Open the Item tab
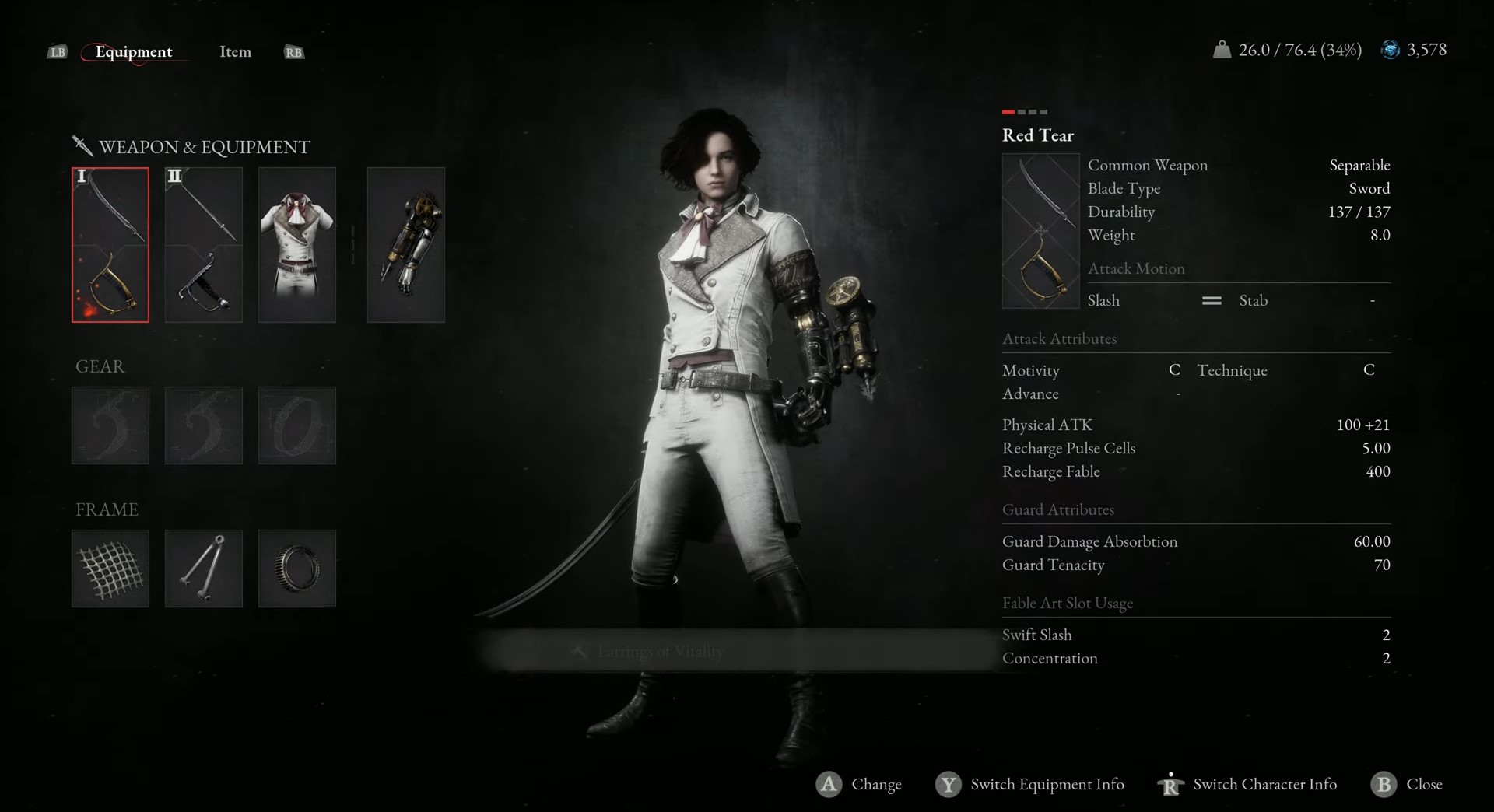1494x812 pixels. tap(235, 52)
